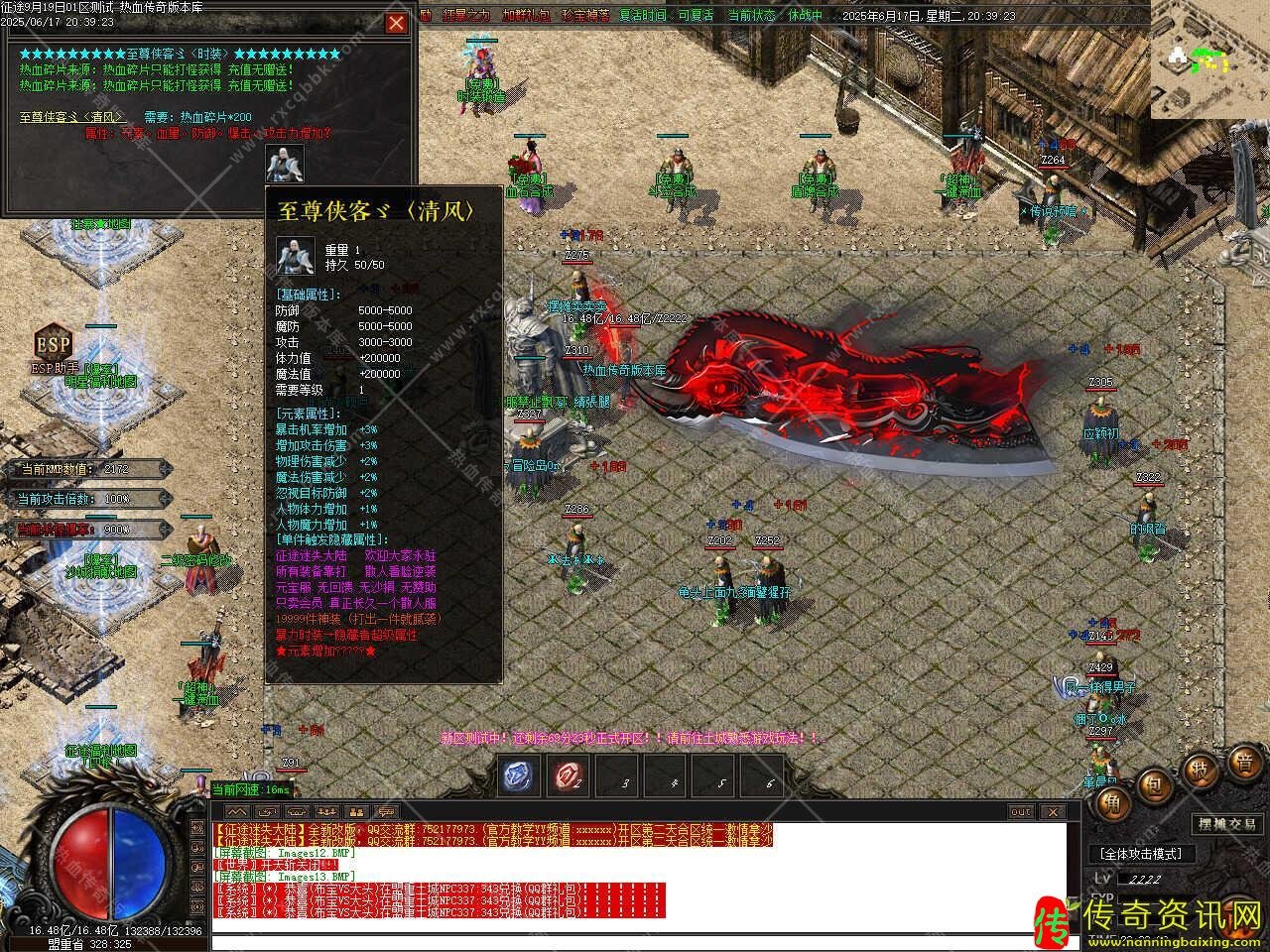Viewport: 1270px width, 952px height.
Task: Open the 技 skills button
Action: [x=1200, y=770]
